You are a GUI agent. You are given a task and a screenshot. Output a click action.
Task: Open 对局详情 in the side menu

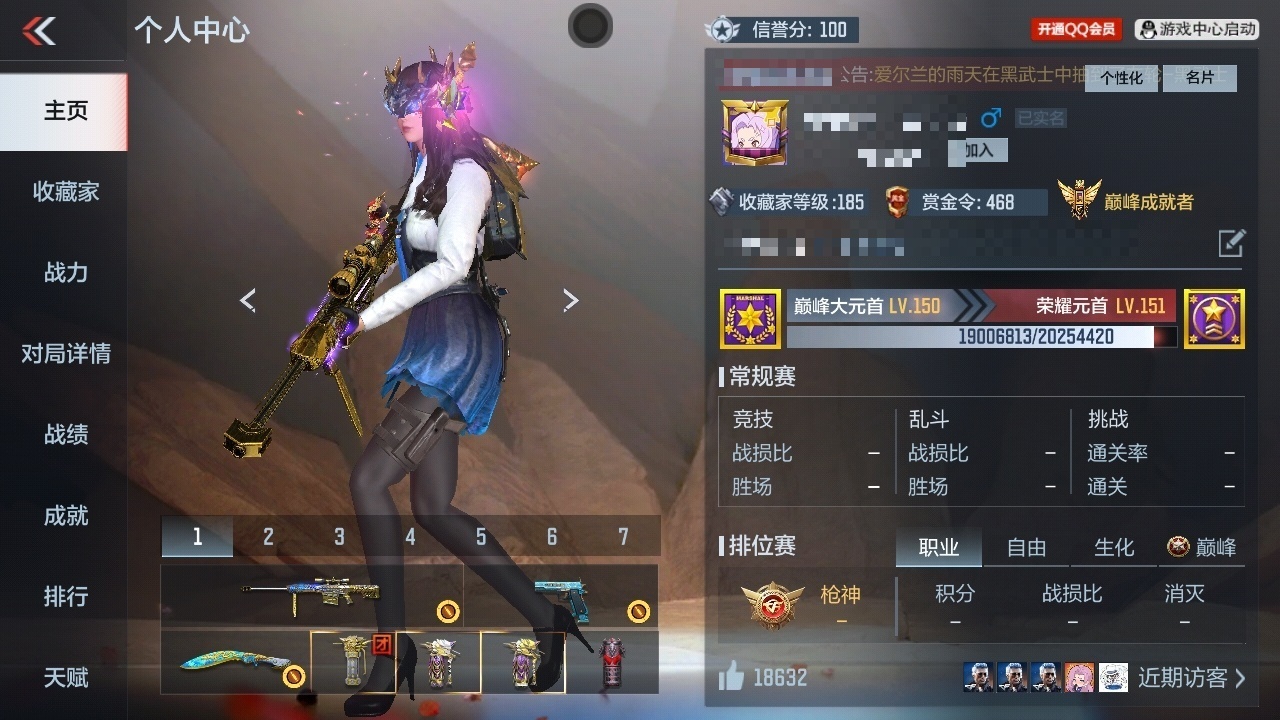click(65, 354)
